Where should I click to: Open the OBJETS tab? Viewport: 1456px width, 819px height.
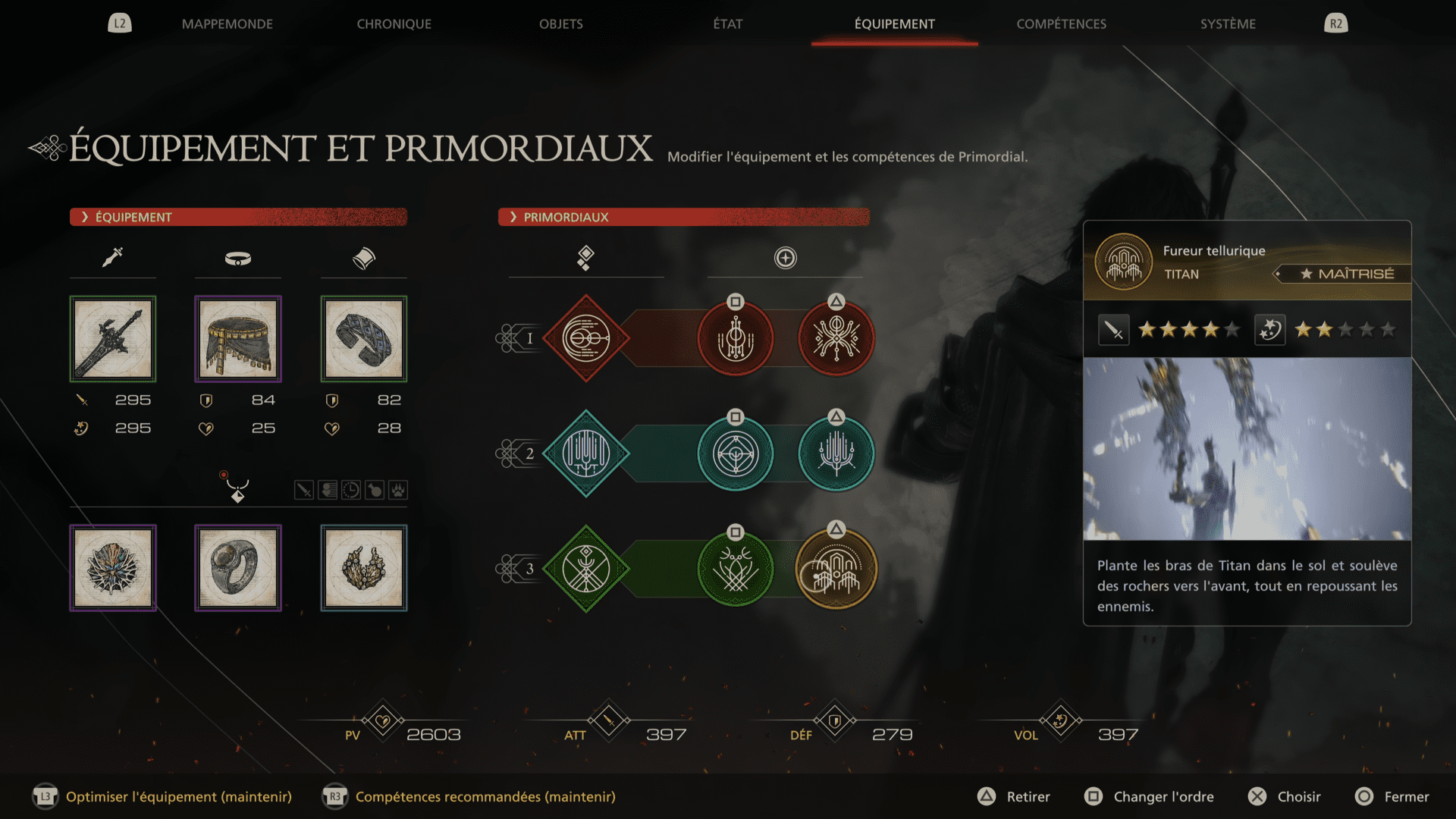click(560, 24)
